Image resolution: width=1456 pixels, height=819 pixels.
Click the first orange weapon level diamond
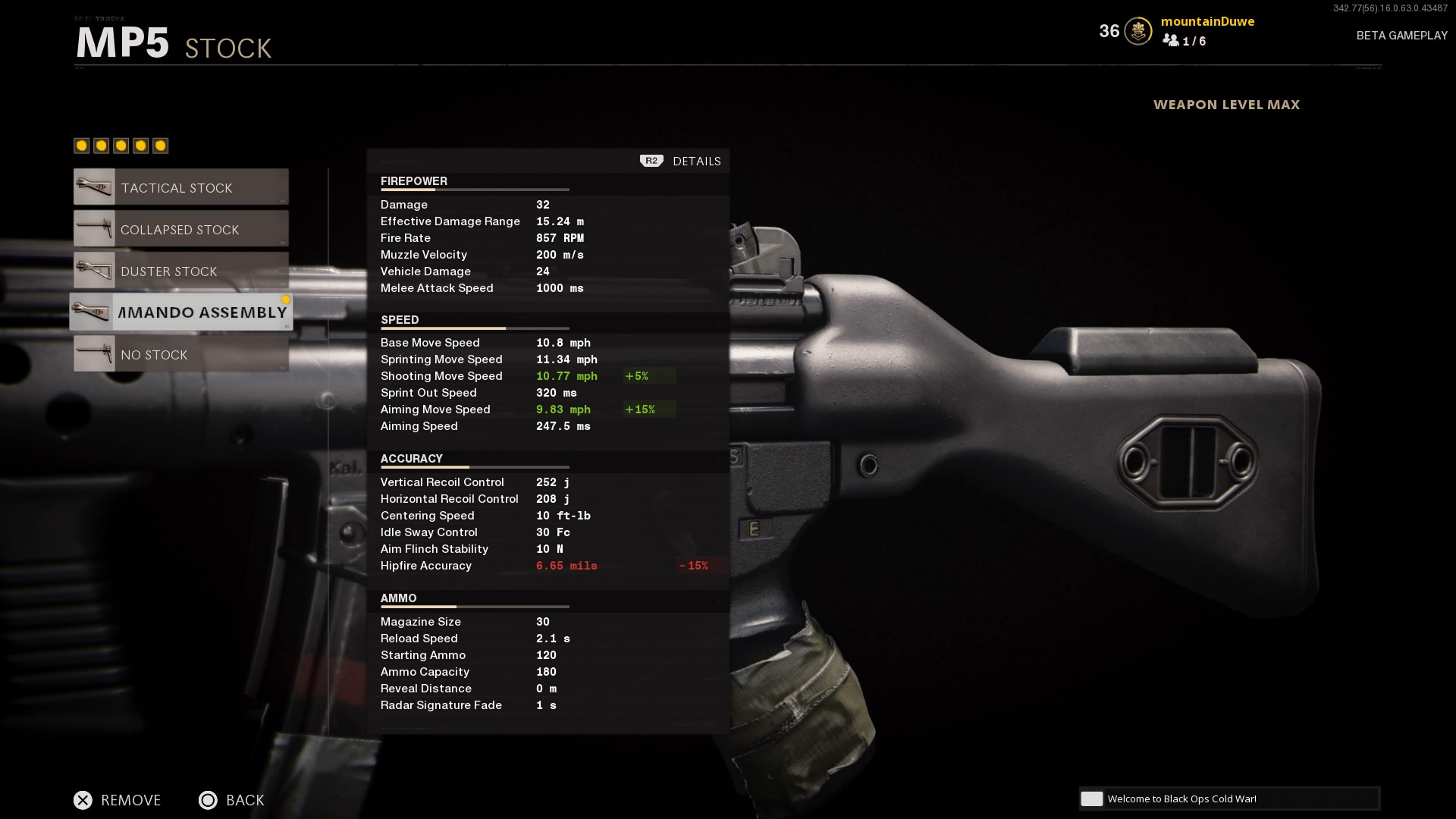pyautogui.click(x=80, y=145)
